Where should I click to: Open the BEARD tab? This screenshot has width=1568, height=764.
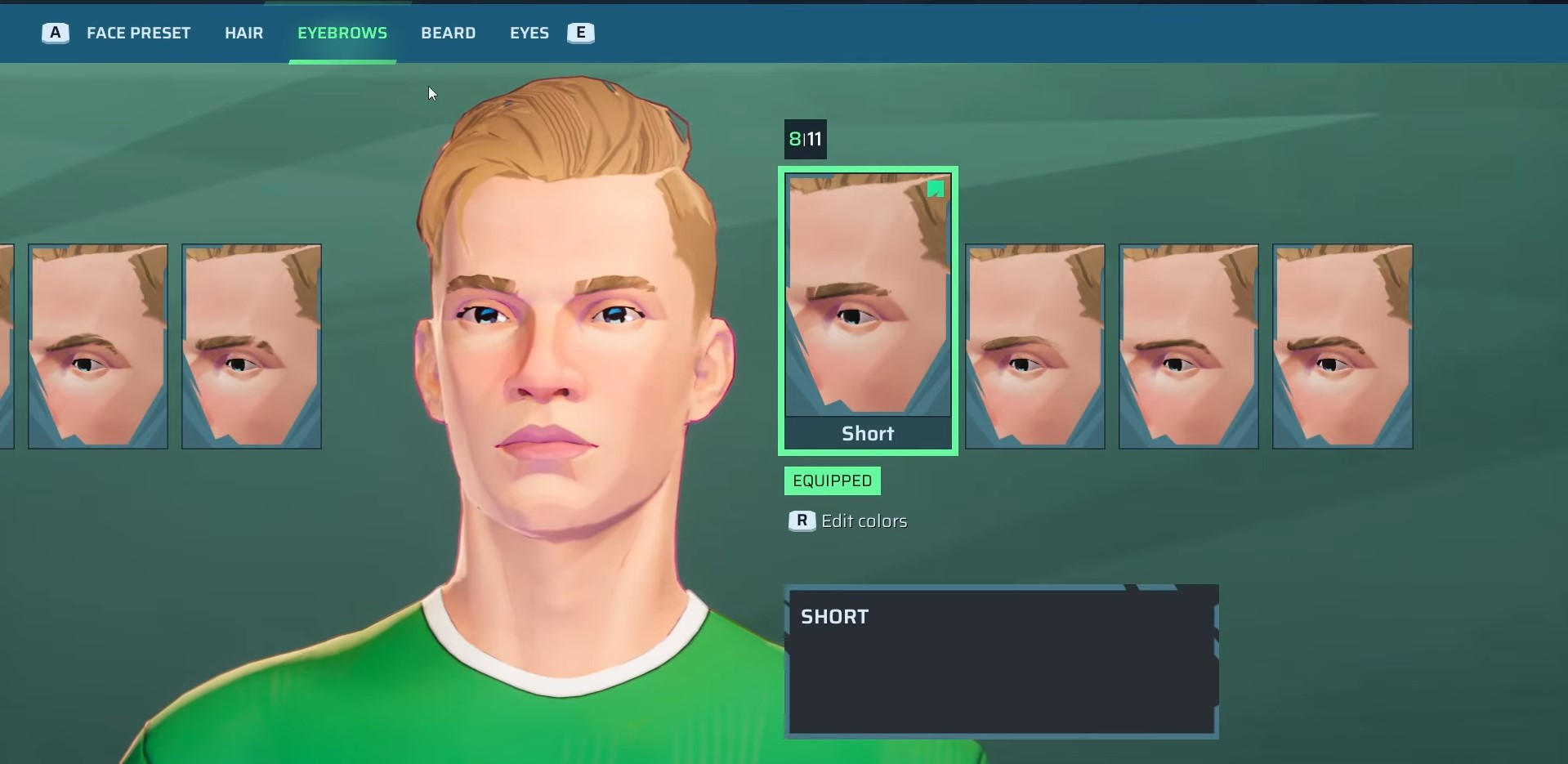click(448, 33)
